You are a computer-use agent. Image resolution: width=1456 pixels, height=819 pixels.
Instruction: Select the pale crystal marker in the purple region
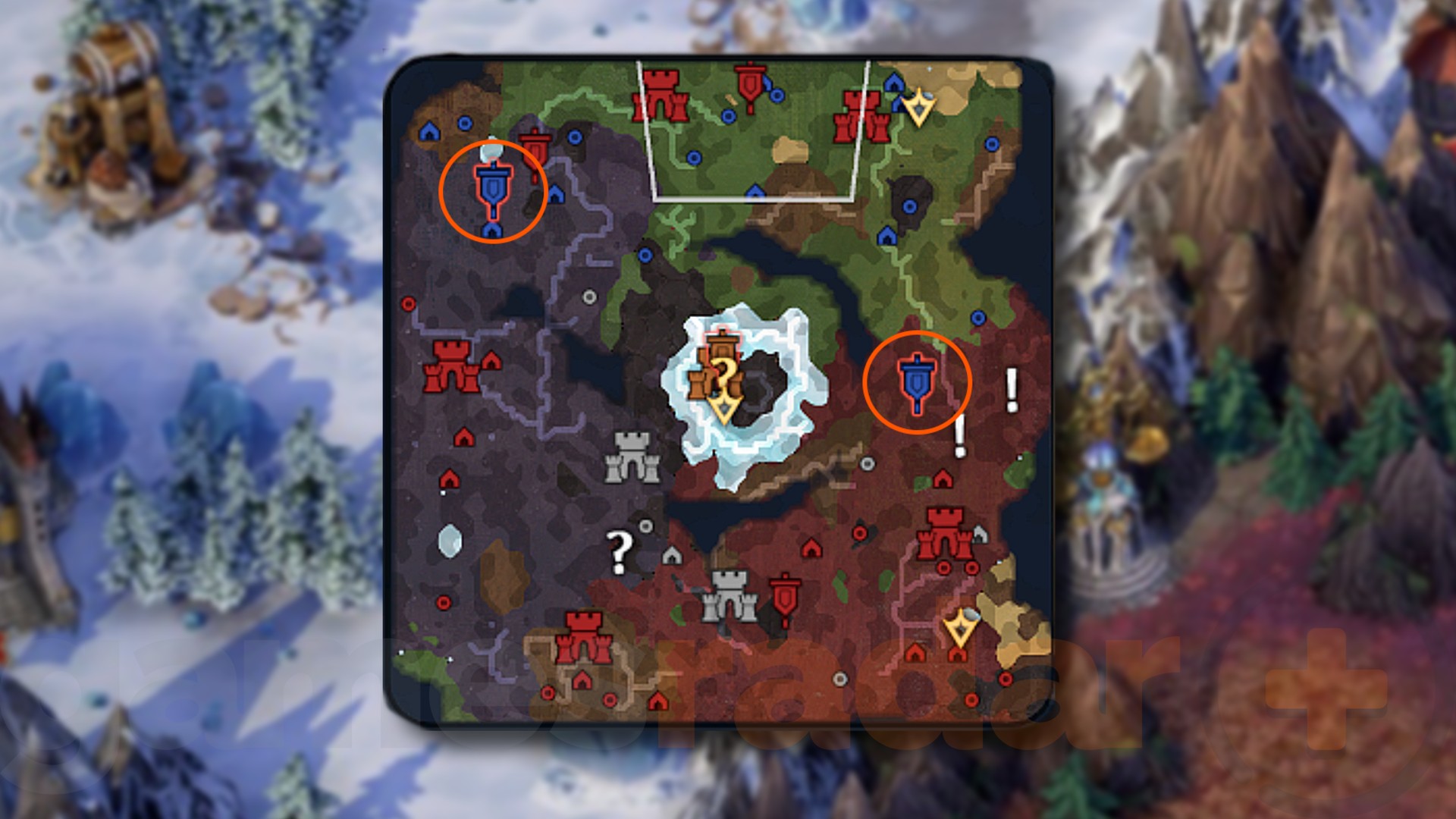(450, 542)
